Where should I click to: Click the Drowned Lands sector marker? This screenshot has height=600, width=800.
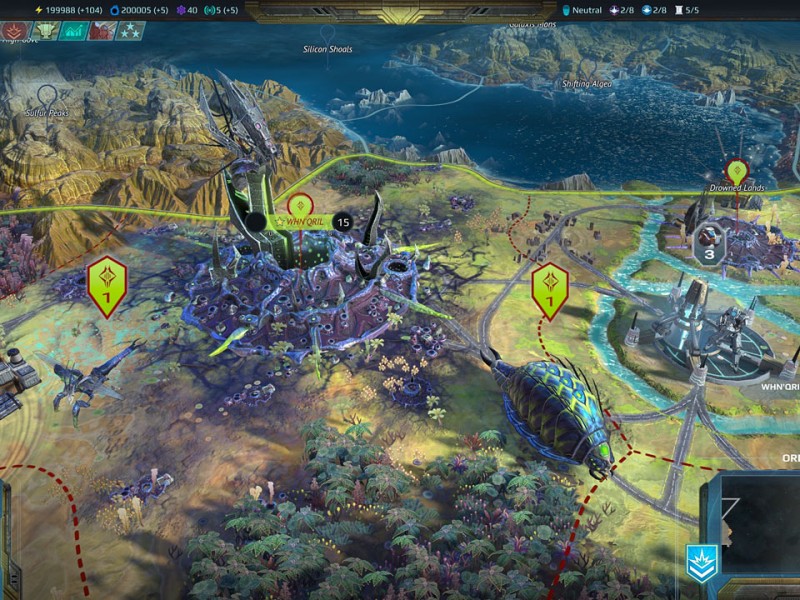pos(737,172)
